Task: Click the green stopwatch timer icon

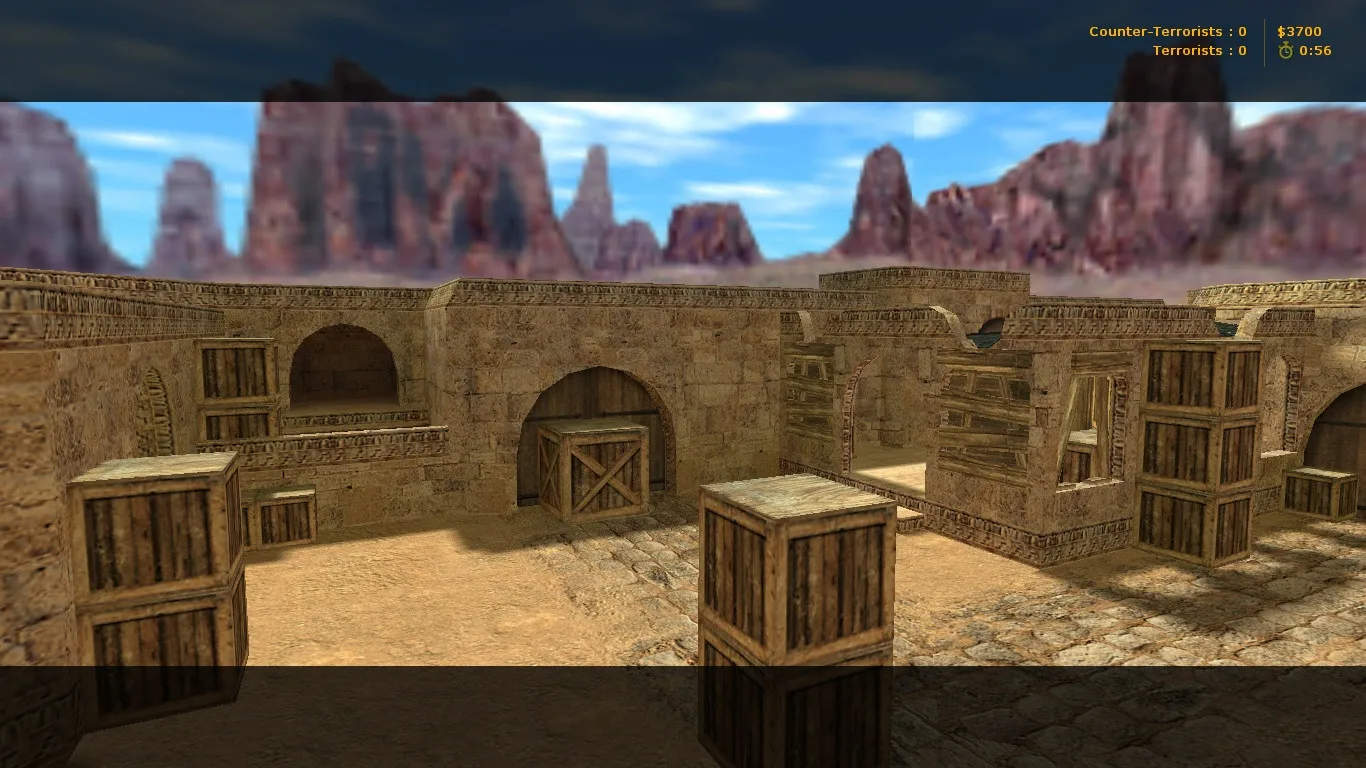Action: [x=1286, y=50]
